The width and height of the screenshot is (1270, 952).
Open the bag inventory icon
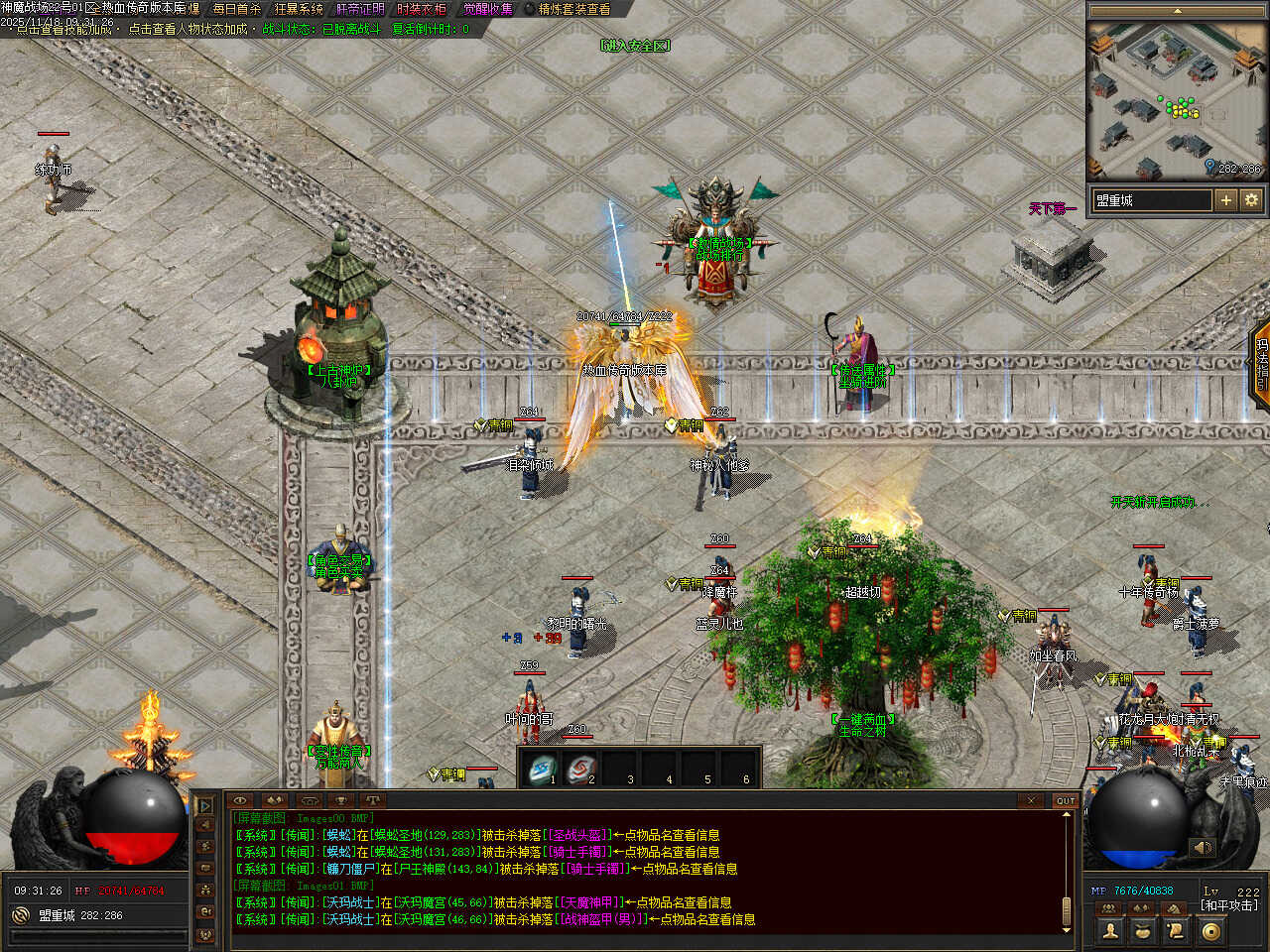pyautogui.click(x=1144, y=930)
